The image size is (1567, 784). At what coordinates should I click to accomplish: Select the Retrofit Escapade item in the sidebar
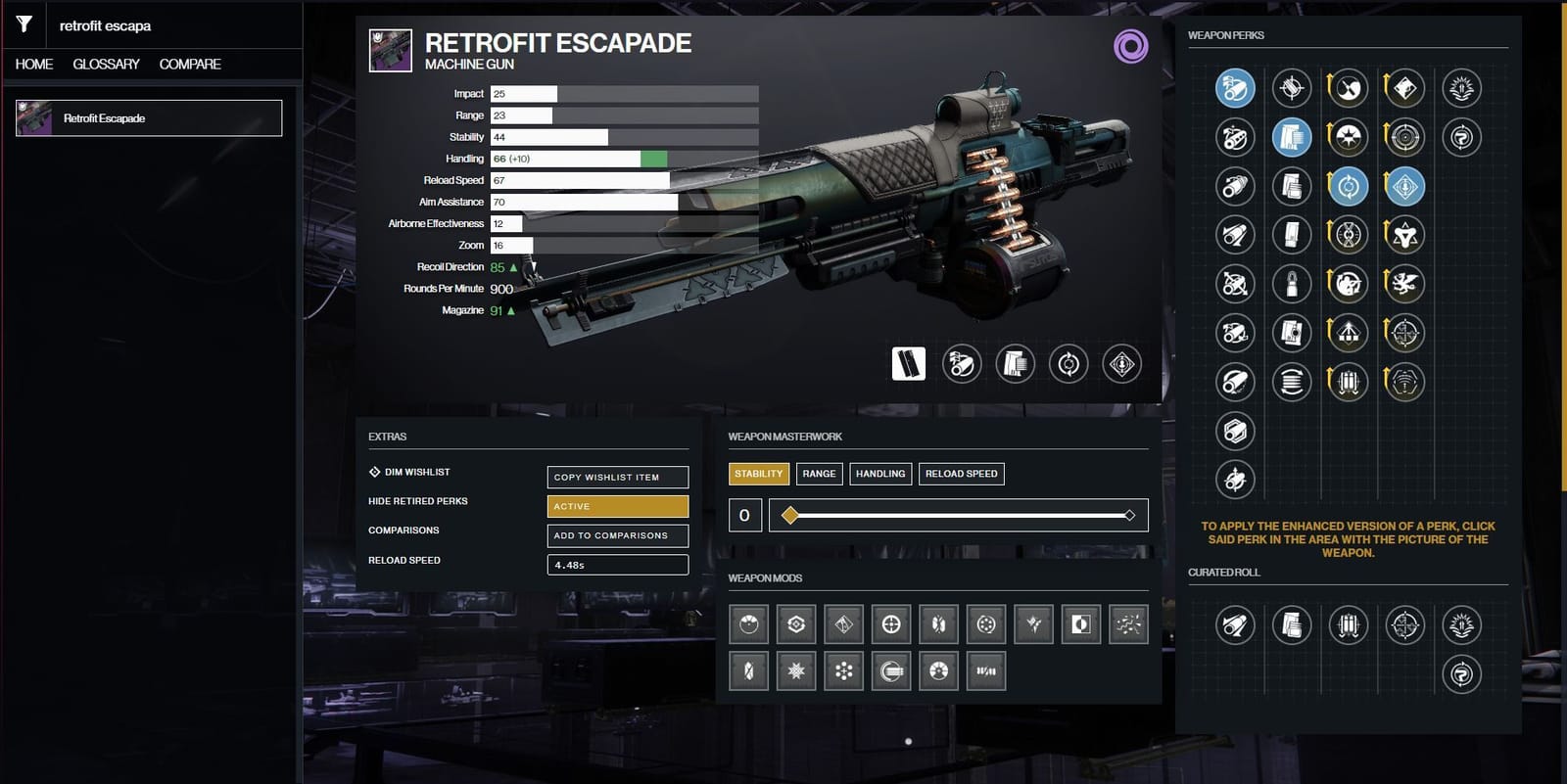(x=147, y=116)
